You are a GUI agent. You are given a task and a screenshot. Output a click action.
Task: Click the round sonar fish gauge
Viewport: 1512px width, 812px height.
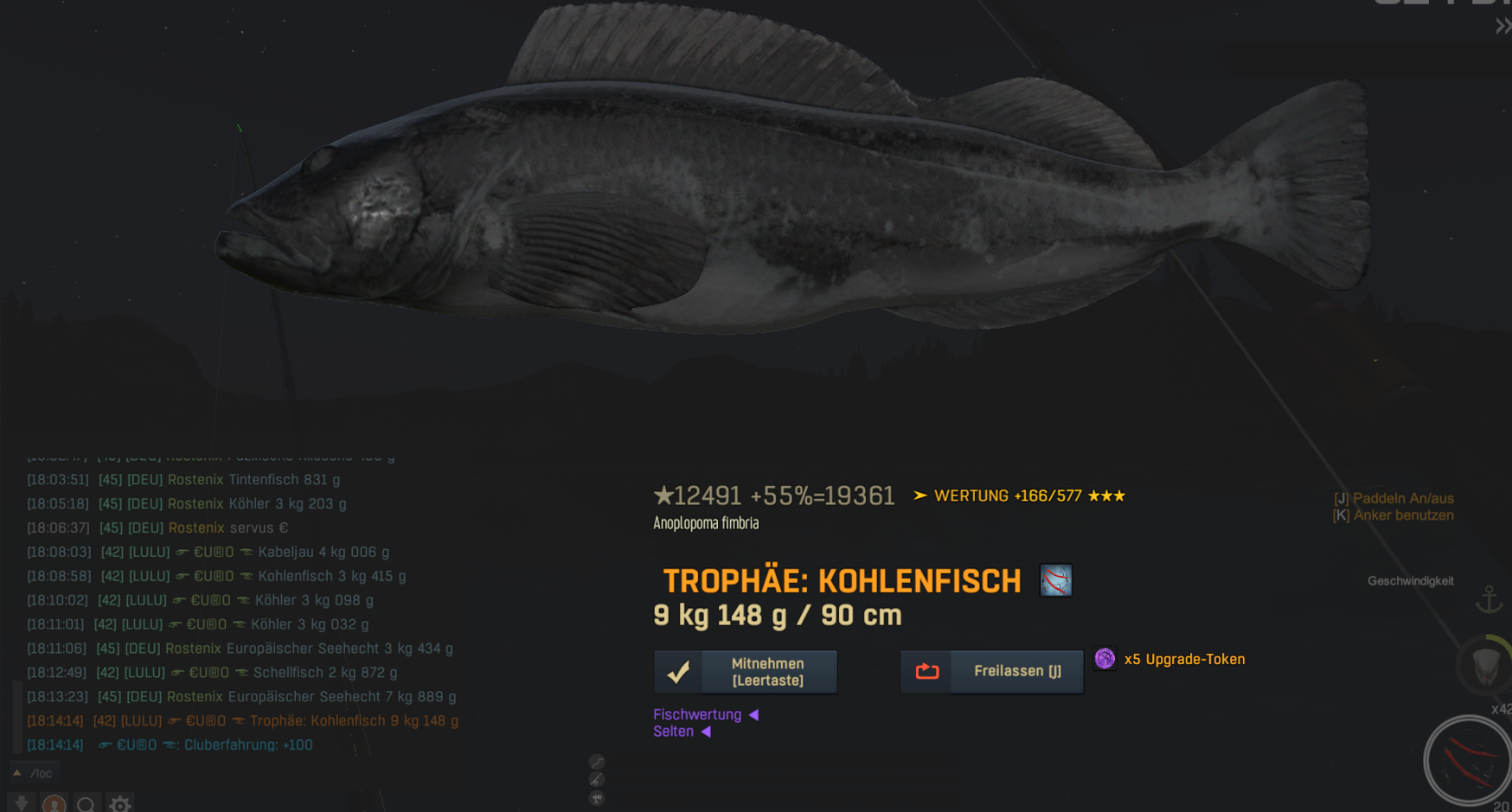[x=1468, y=760]
